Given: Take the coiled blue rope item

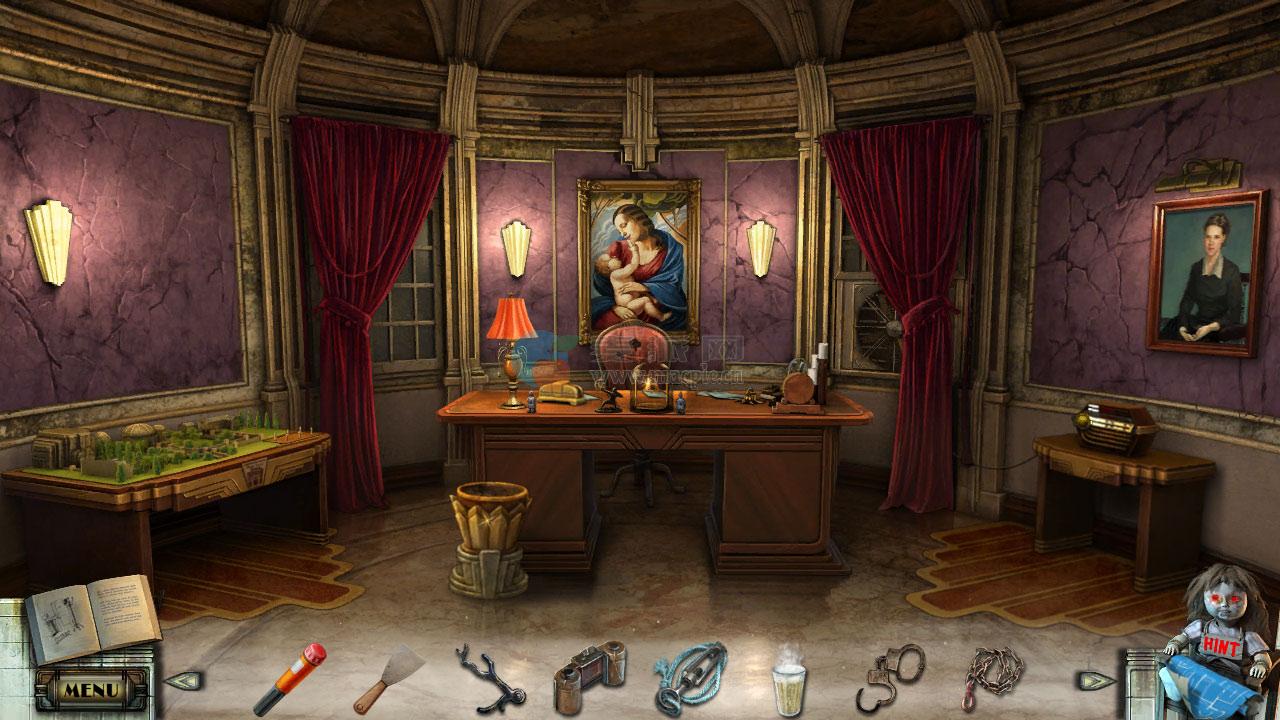Looking at the screenshot, I should [690, 676].
